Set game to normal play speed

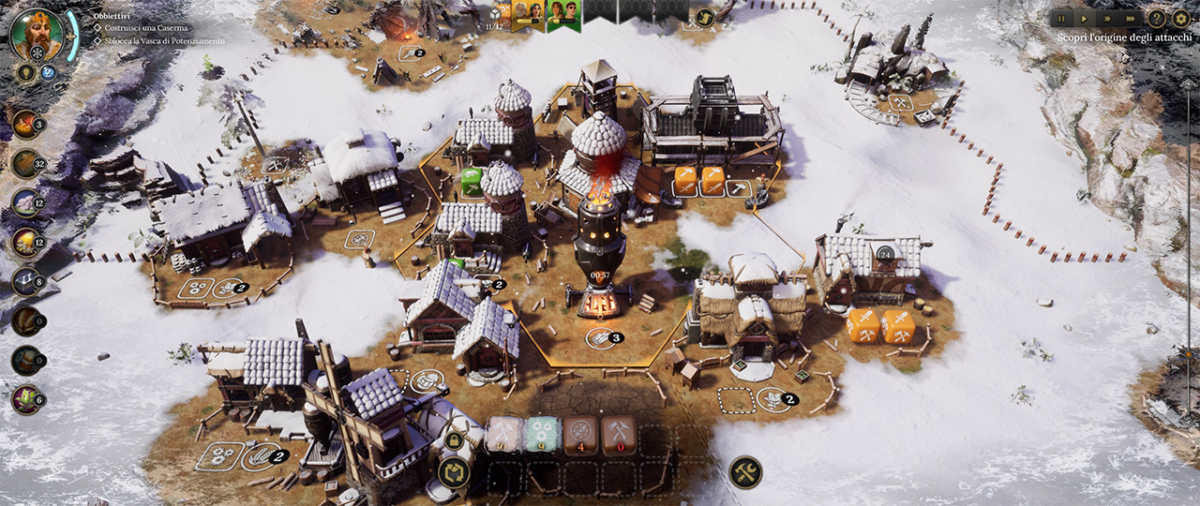pyautogui.click(x=1083, y=18)
